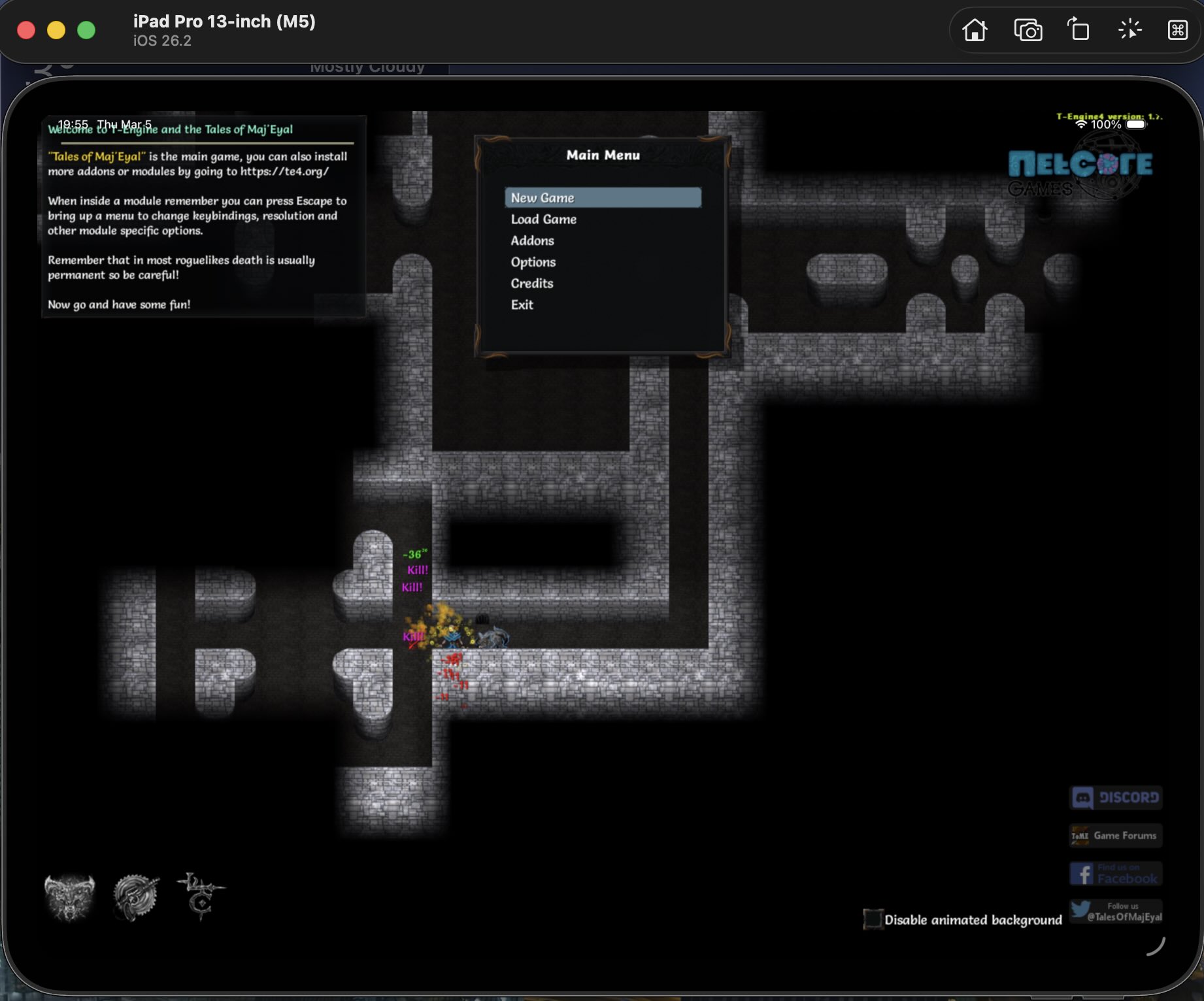Open the Load Game menu entry
The image size is (1204, 1001).
(543, 219)
